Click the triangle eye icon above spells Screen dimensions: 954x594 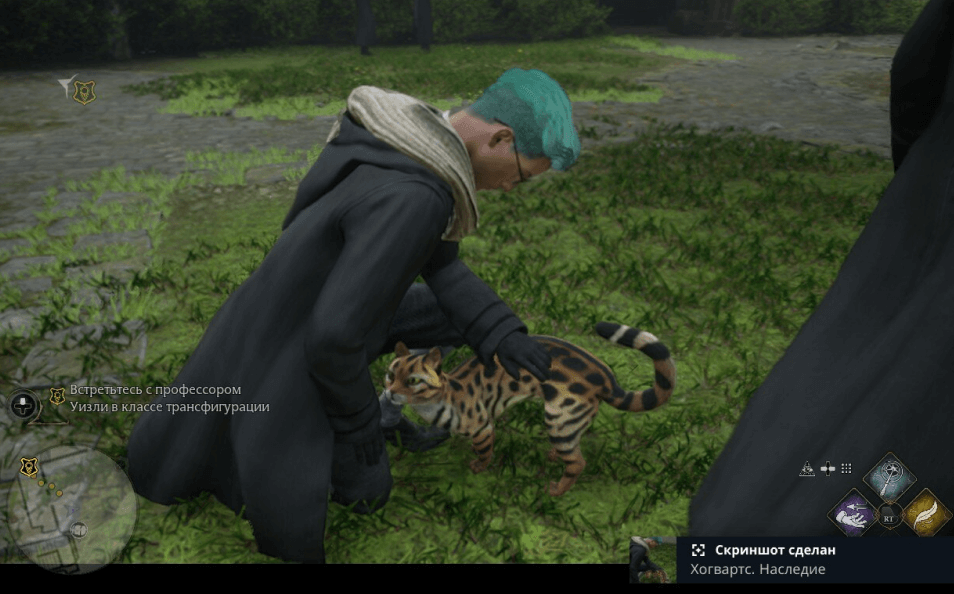pyautogui.click(x=807, y=468)
